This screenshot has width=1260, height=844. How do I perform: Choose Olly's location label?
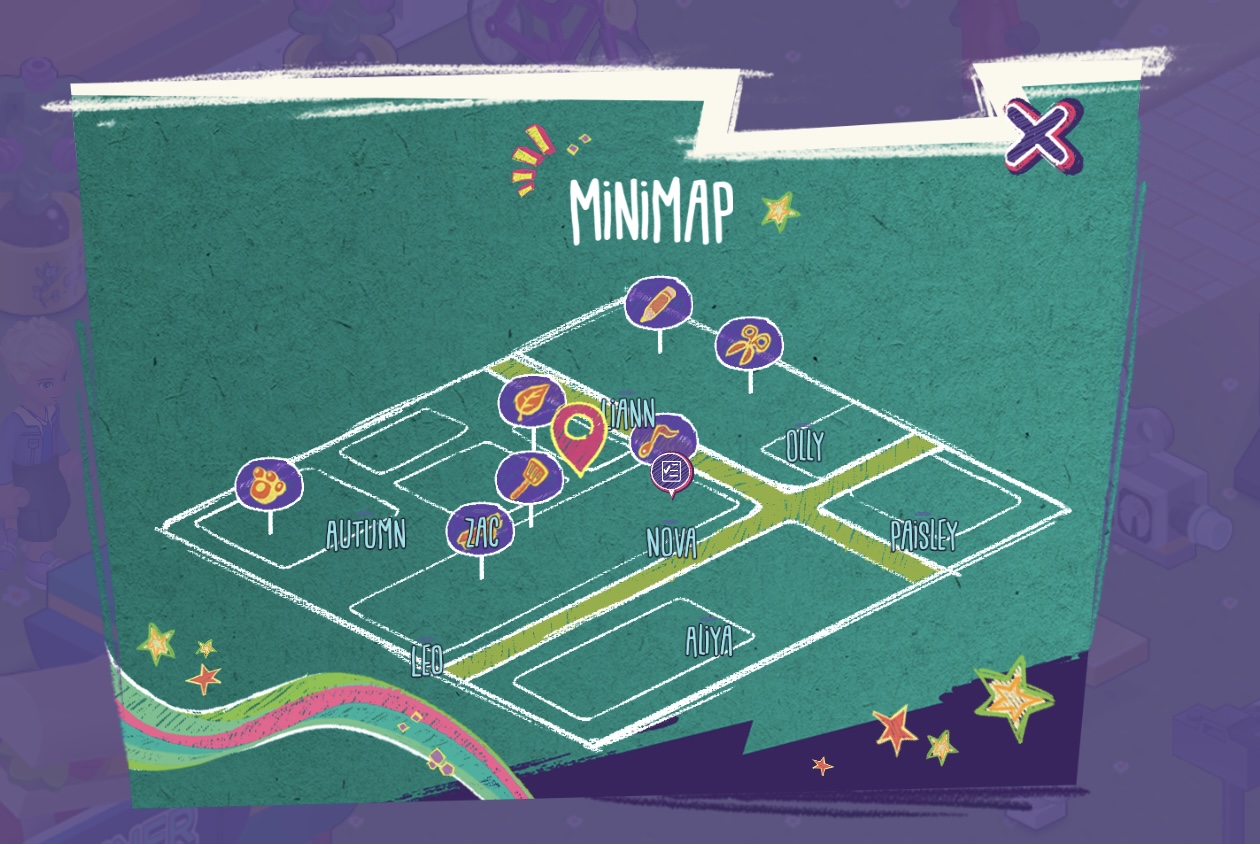[x=804, y=446]
